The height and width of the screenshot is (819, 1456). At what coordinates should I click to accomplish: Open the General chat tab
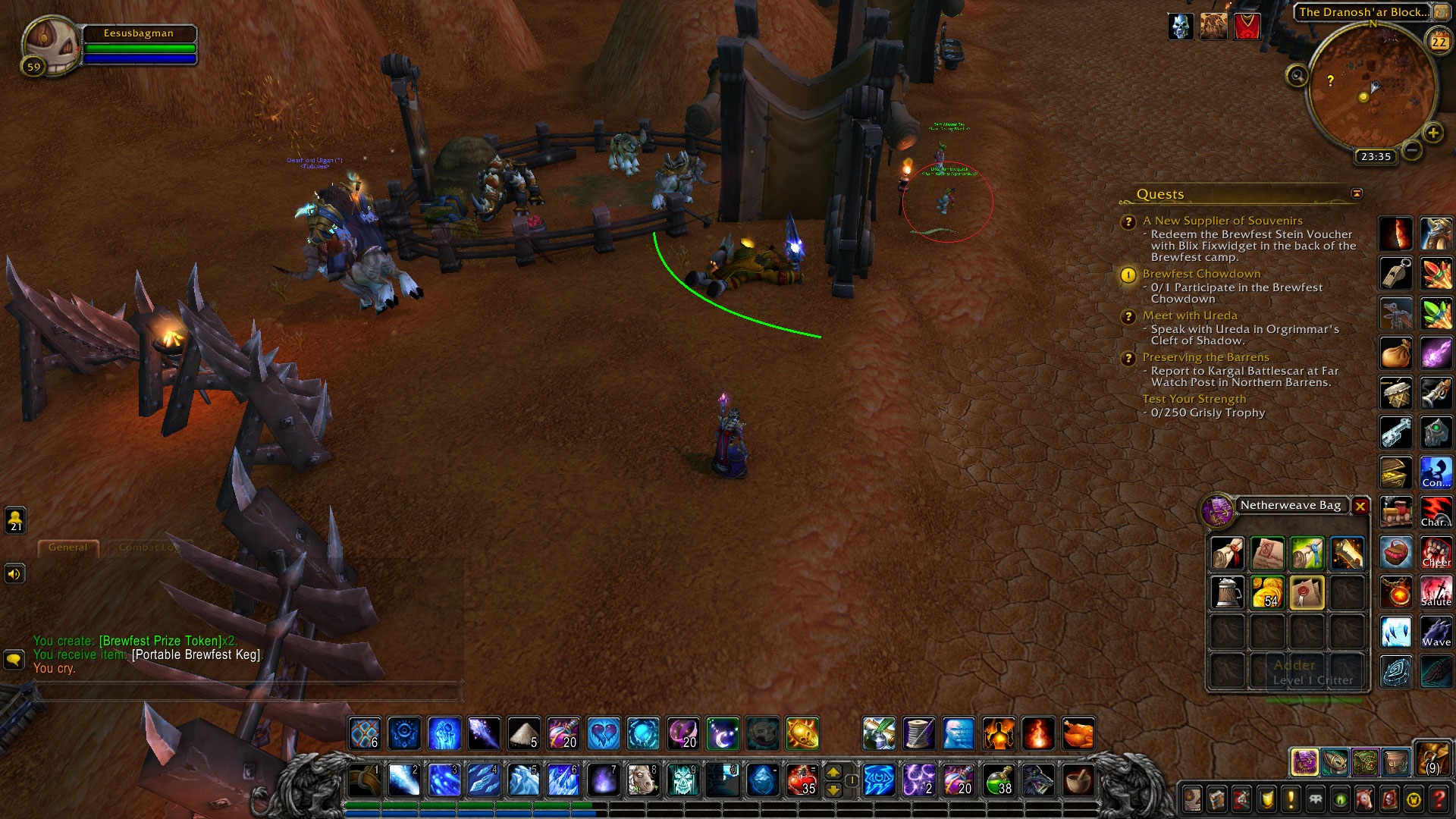coord(68,548)
